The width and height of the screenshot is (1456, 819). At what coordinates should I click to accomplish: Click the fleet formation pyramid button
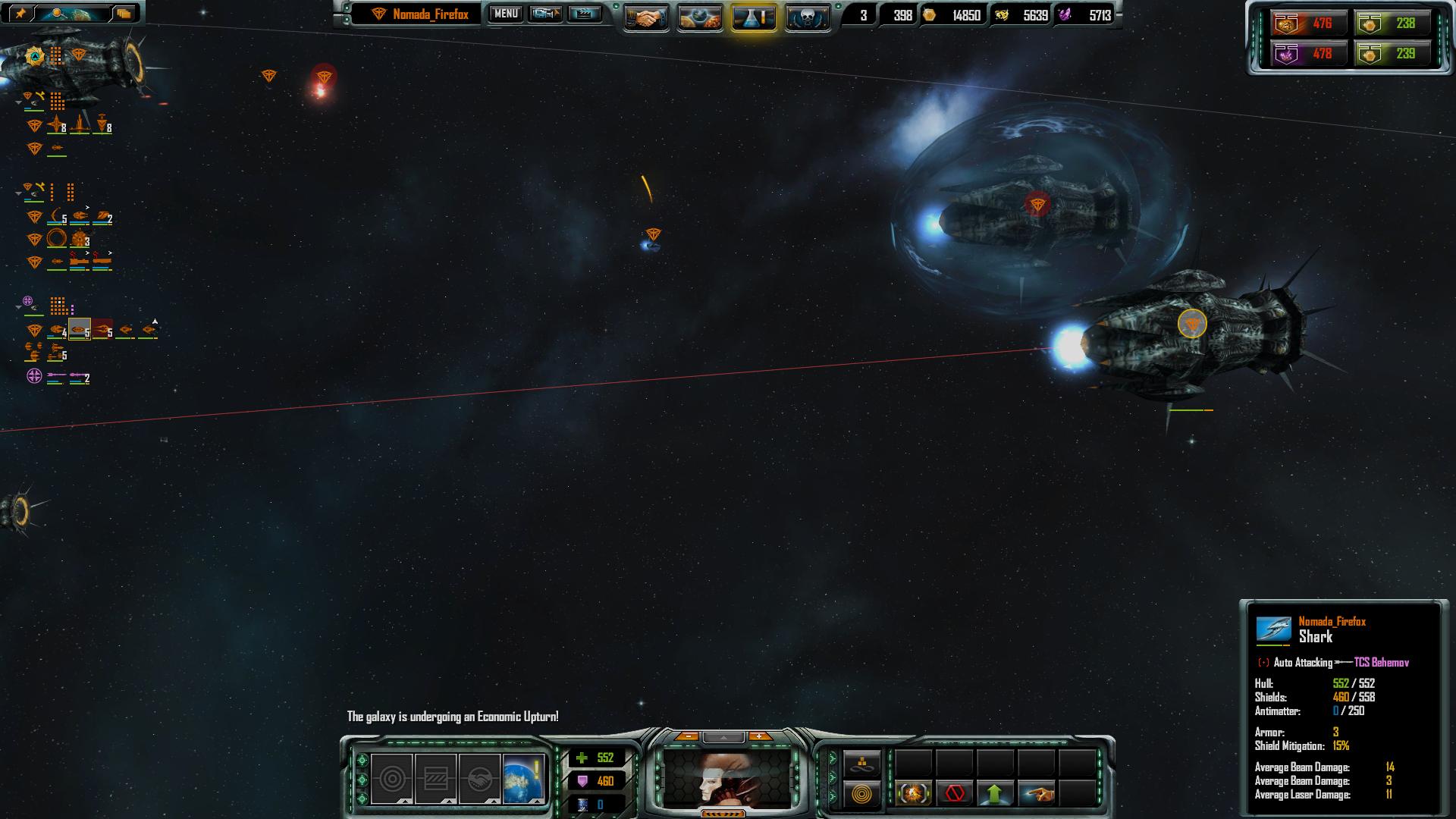tap(862, 763)
